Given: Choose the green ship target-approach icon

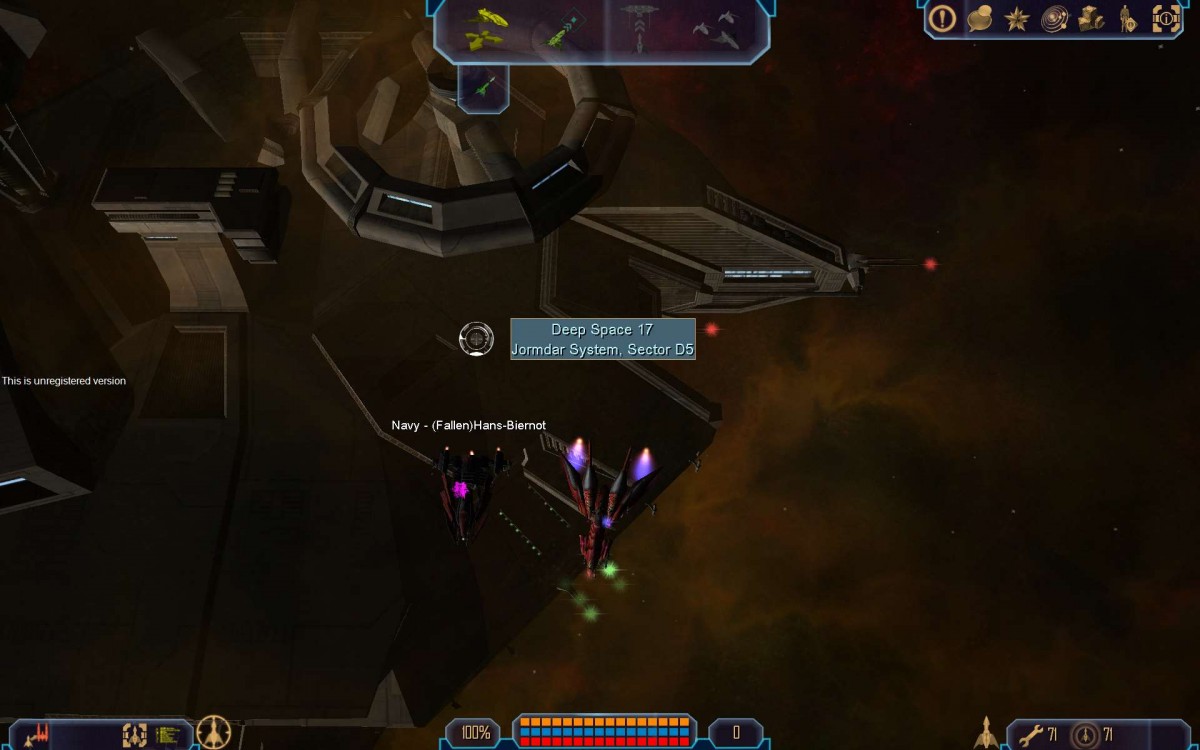Looking at the screenshot, I should pyautogui.click(x=563, y=27).
